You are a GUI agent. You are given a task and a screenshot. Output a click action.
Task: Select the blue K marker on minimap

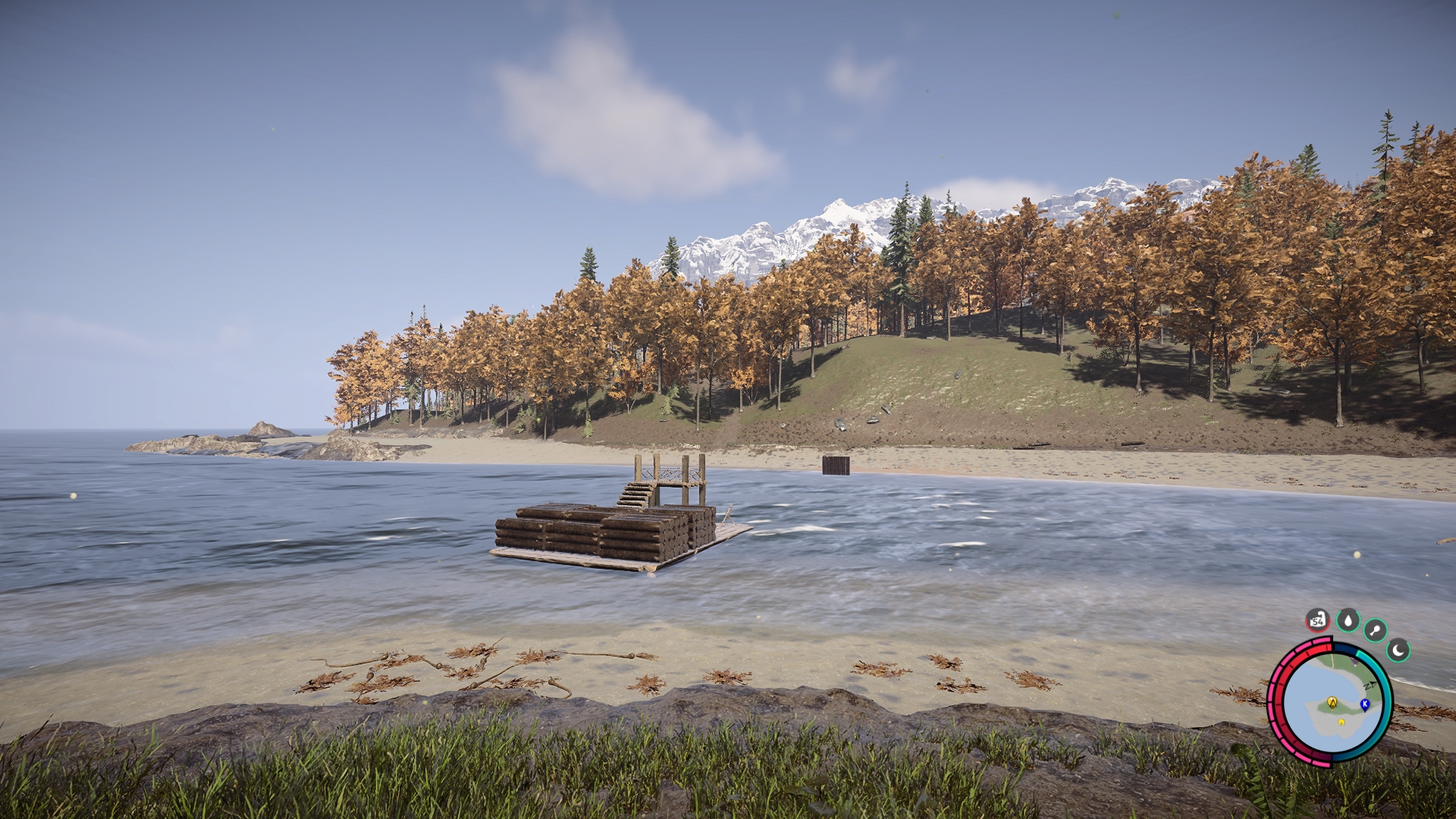[1365, 704]
